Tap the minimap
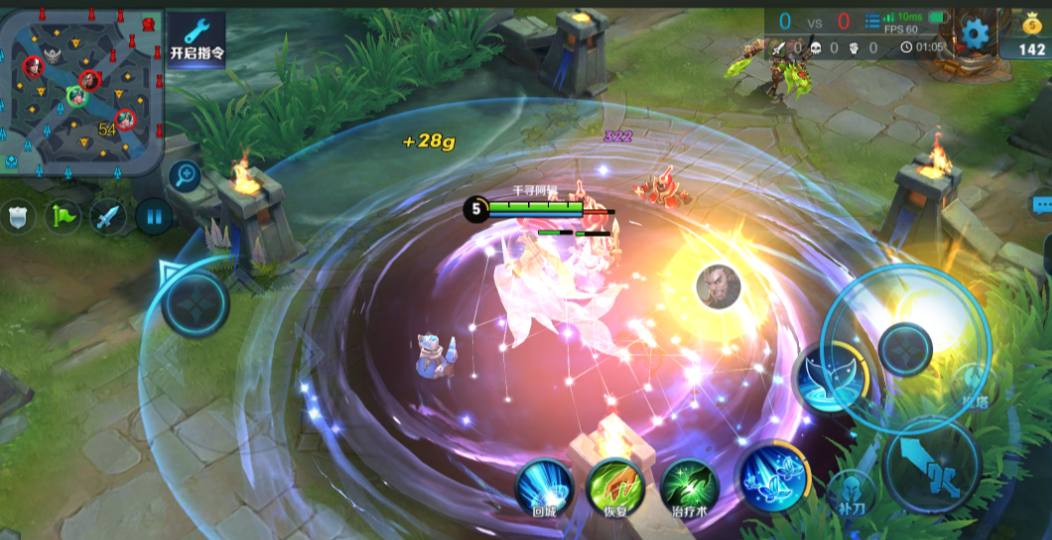 pyautogui.click(x=82, y=90)
